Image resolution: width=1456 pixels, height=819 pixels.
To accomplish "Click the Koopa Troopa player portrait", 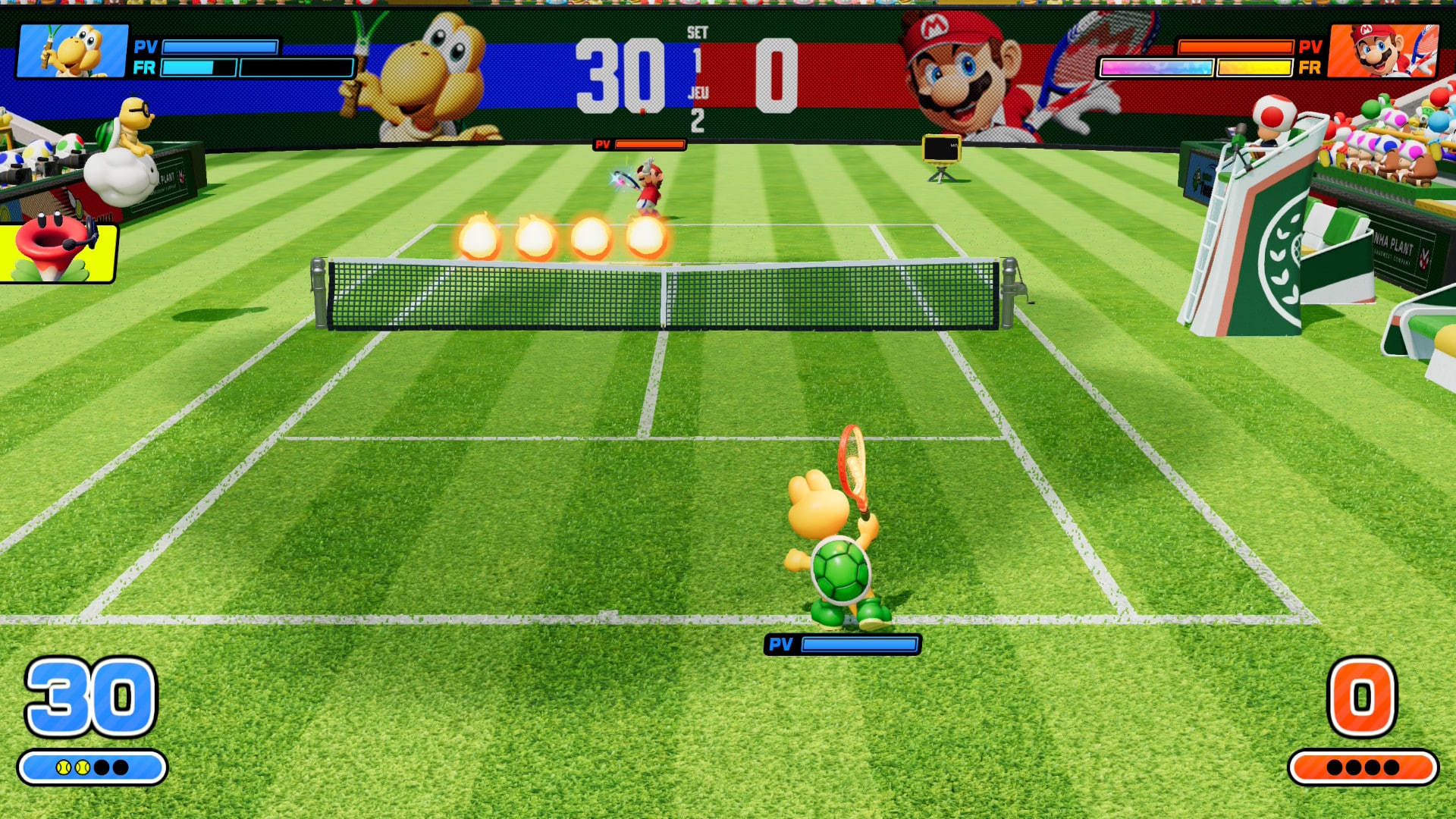I will [73, 50].
